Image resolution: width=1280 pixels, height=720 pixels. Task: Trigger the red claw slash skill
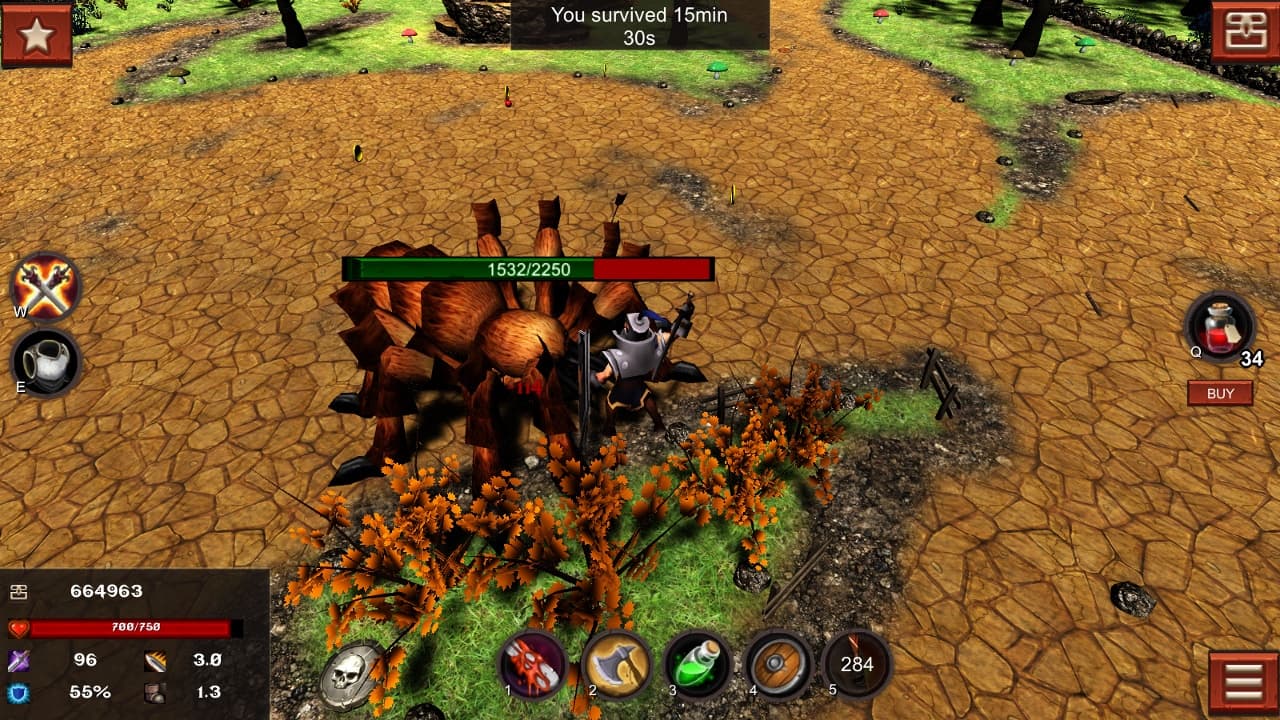533,665
